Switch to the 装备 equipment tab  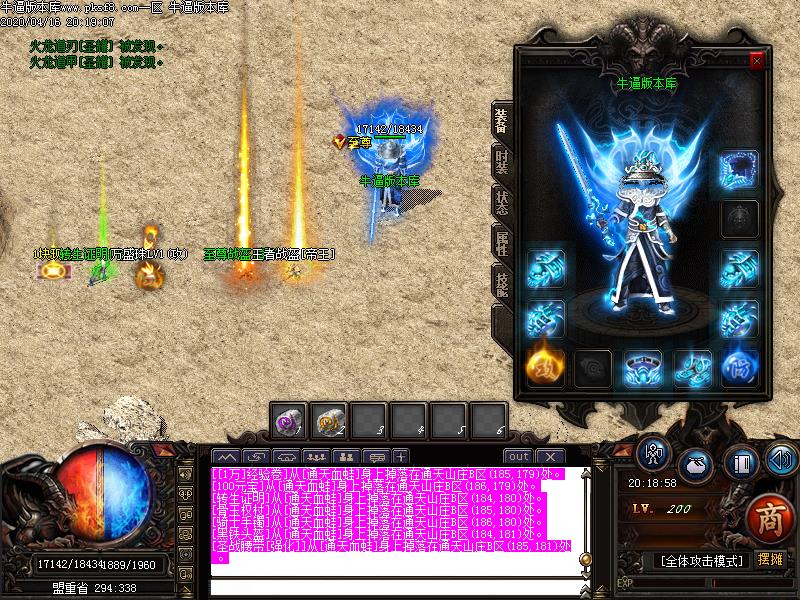click(501, 120)
